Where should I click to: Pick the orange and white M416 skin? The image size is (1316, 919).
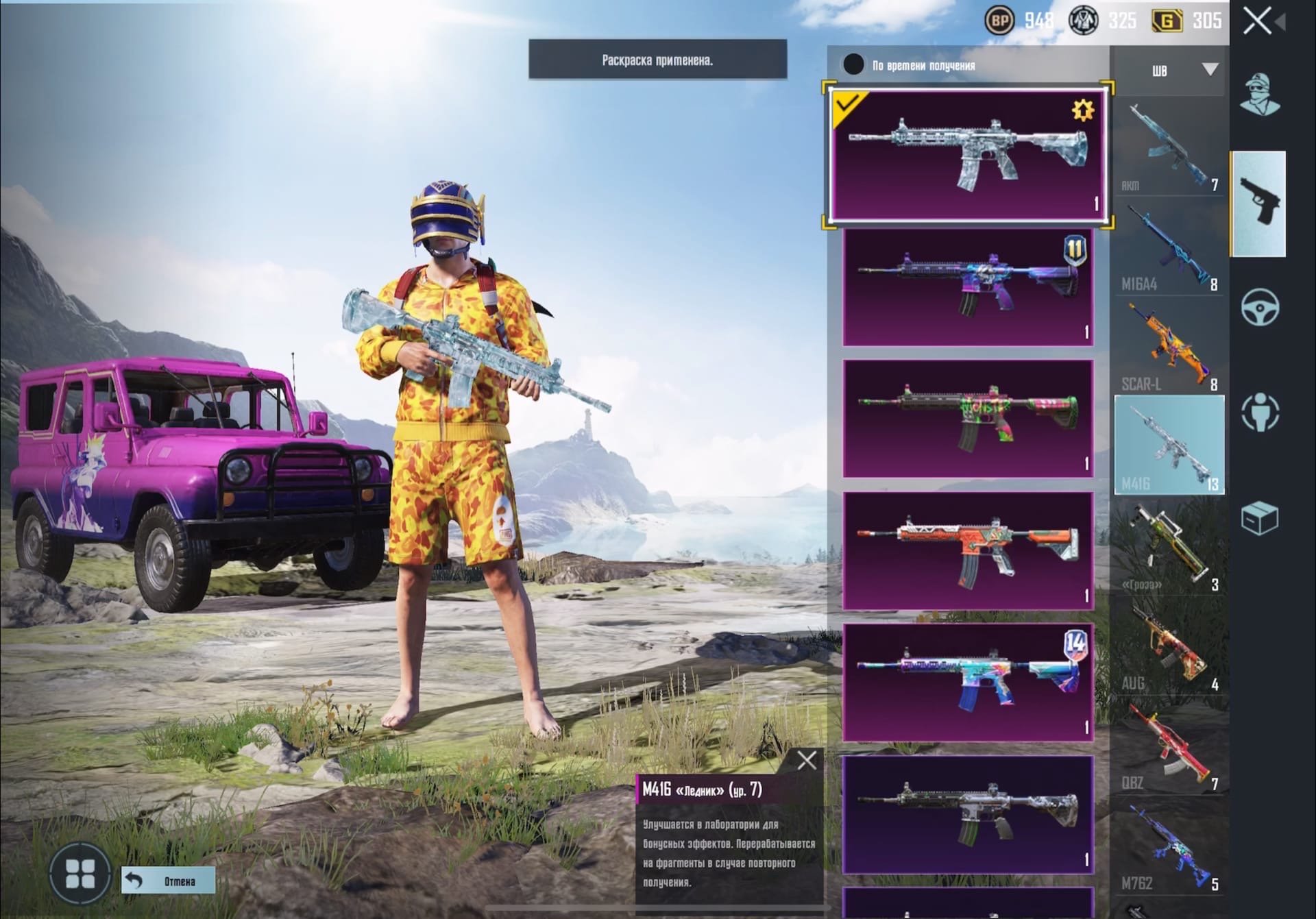[x=967, y=550]
